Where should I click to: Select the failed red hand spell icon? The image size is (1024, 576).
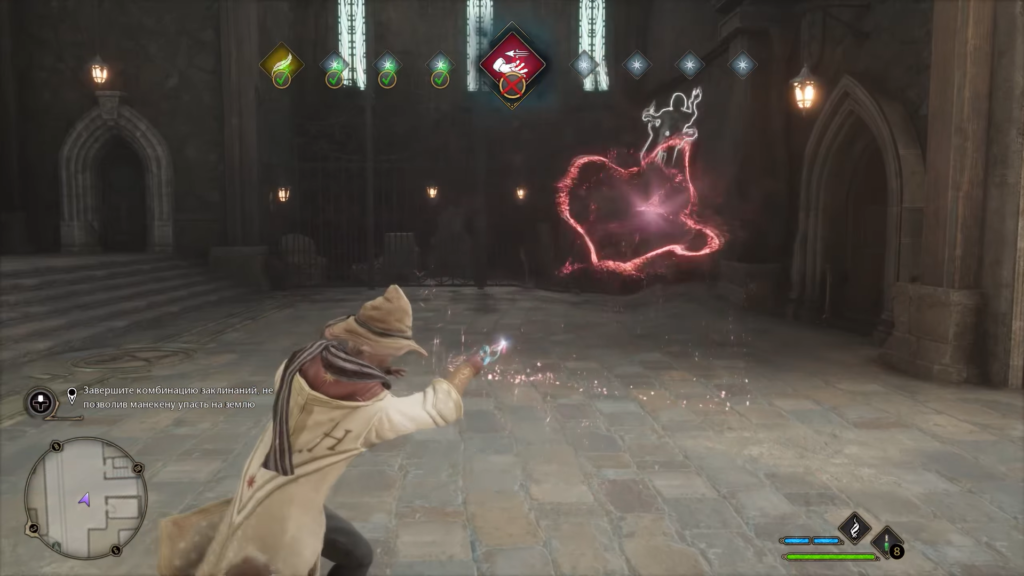pyautogui.click(x=512, y=64)
